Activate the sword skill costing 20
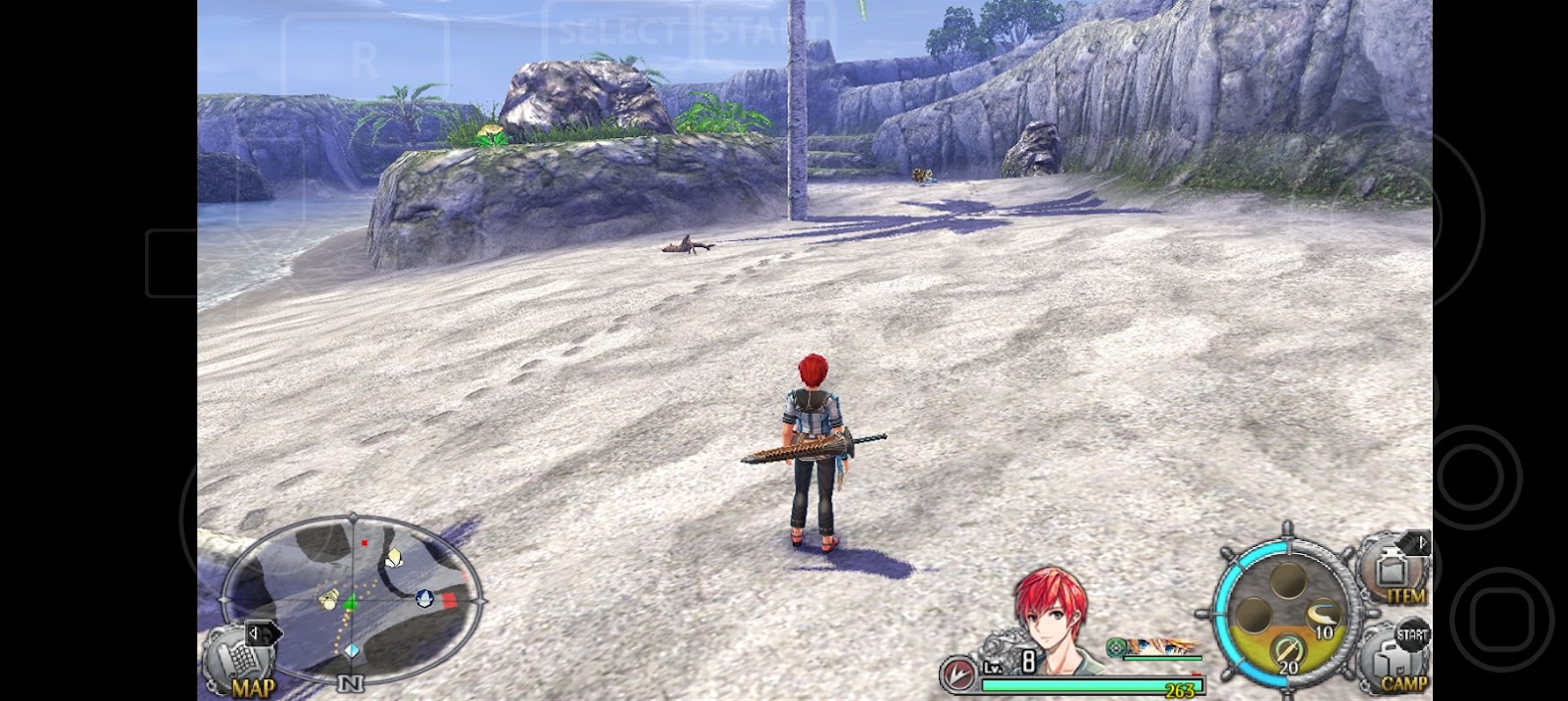 (x=1285, y=652)
